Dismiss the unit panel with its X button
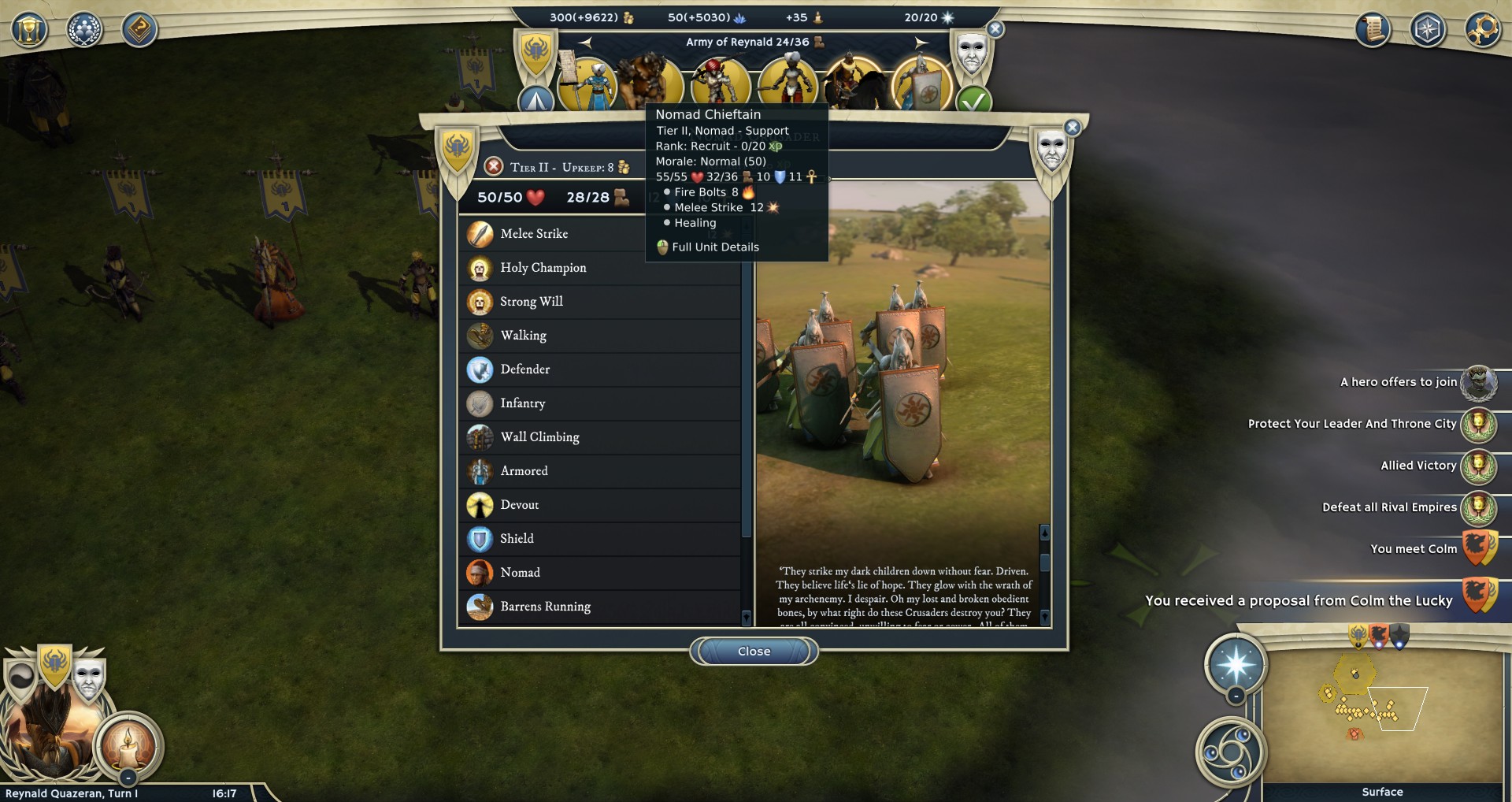Screen dimensions: 1512x802 [x=1072, y=128]
